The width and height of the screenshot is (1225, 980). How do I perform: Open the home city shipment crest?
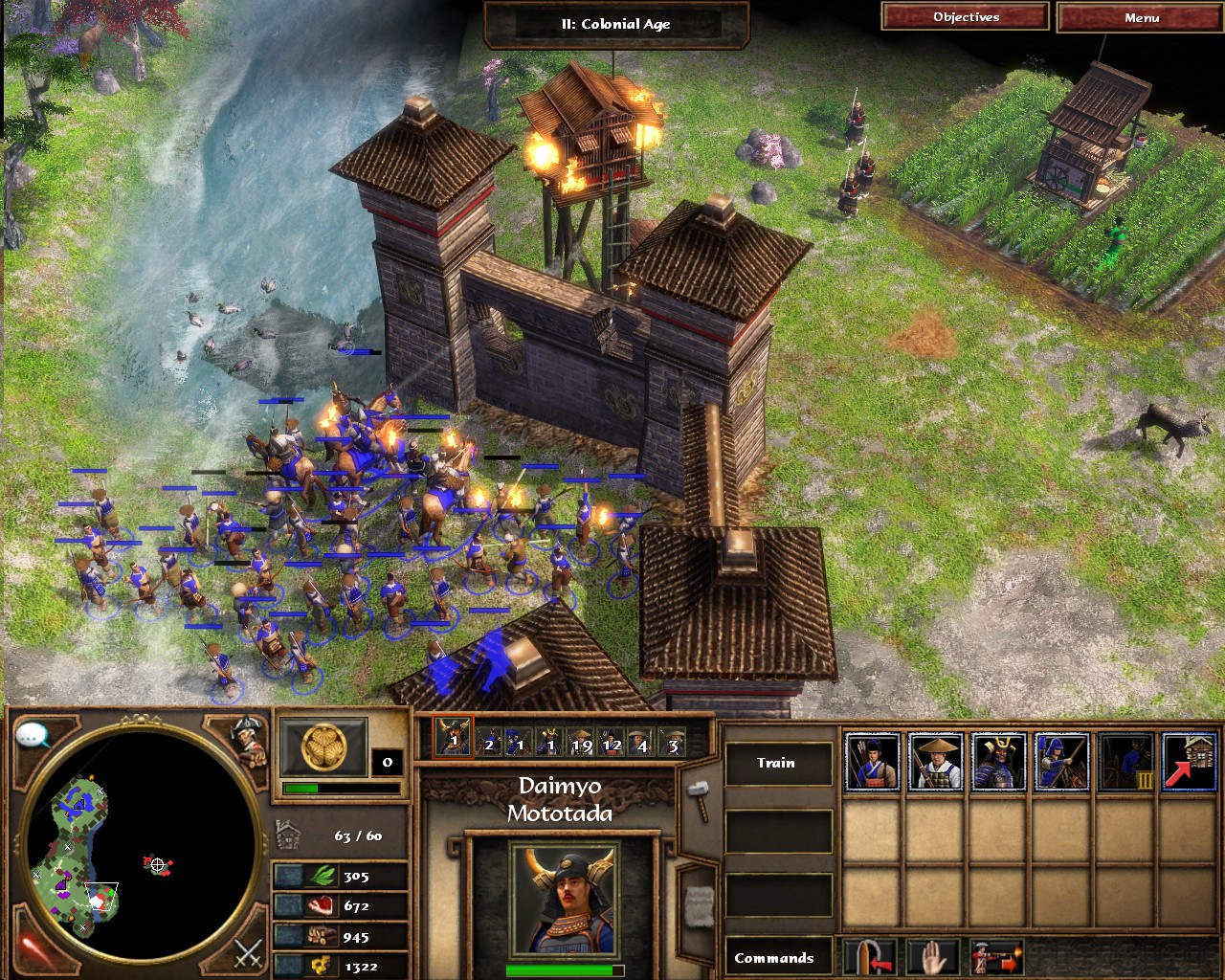coord(323,747)
